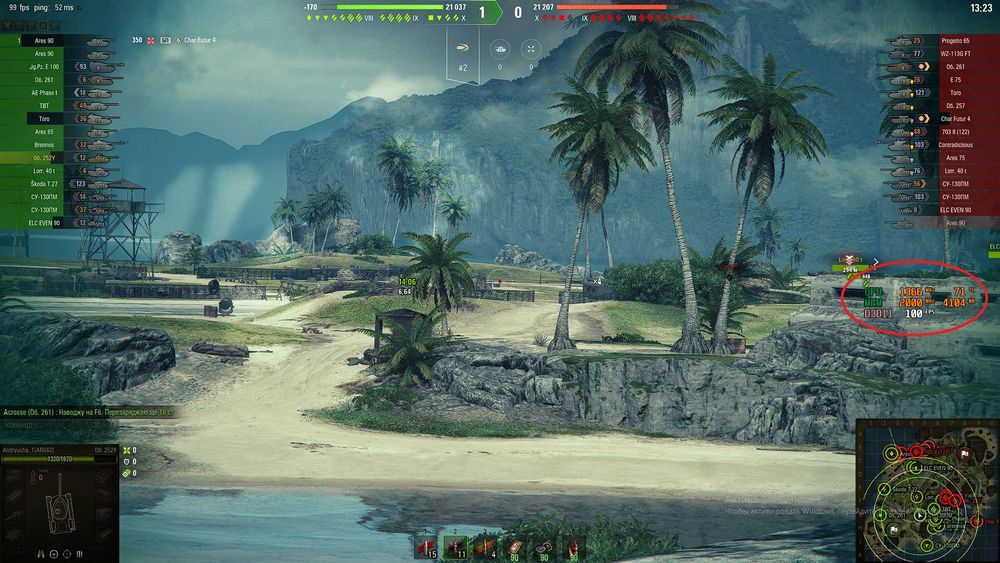This screenshot has height=563, width=1000.
Task: Select the shell slot holding 15 rounds
Action: click(427, 546)
